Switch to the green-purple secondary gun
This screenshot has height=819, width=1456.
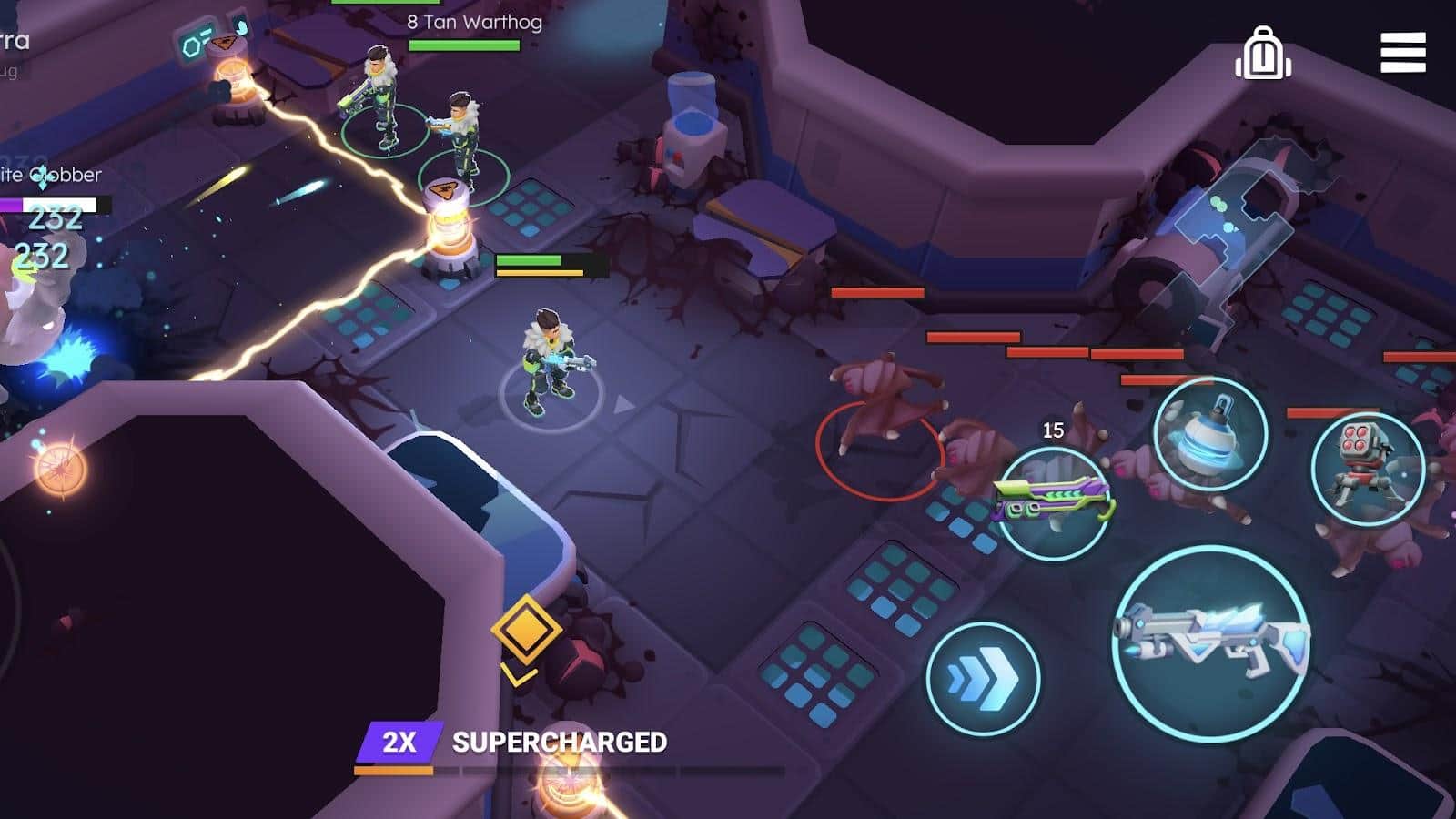[x=1053, y=502]
